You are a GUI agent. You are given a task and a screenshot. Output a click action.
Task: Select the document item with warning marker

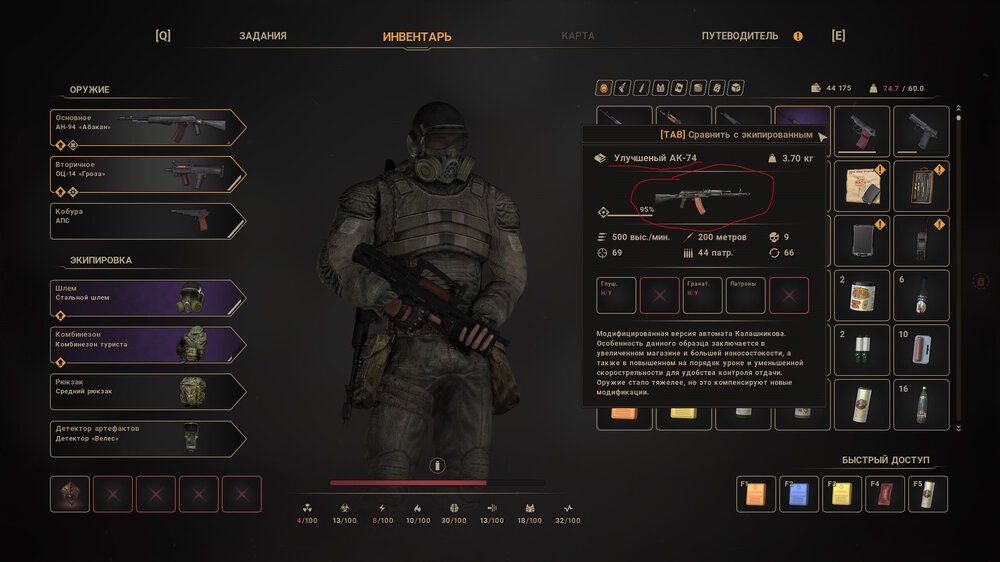click(861, 186)
